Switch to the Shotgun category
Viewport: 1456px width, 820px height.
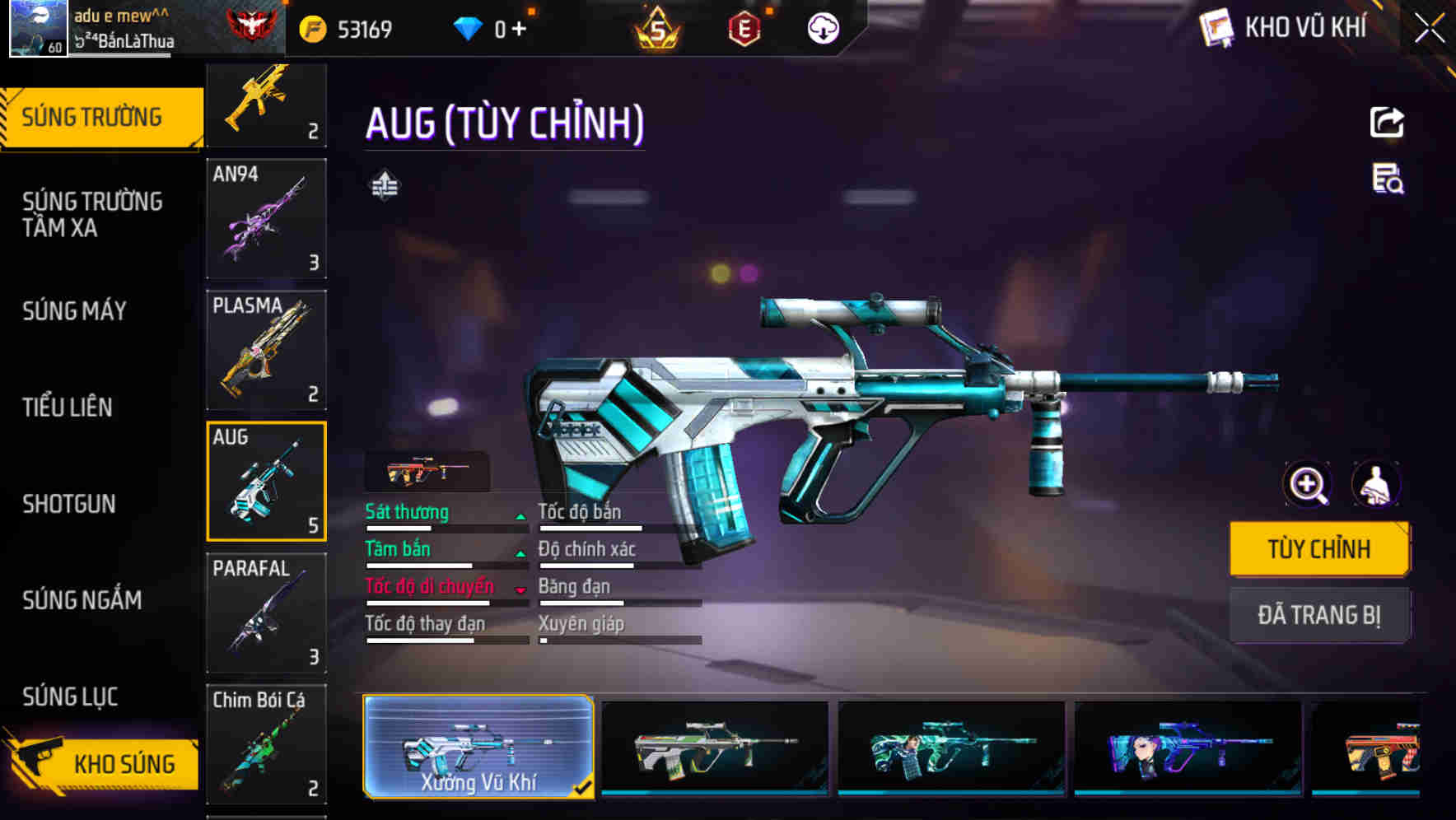[69, 504]
